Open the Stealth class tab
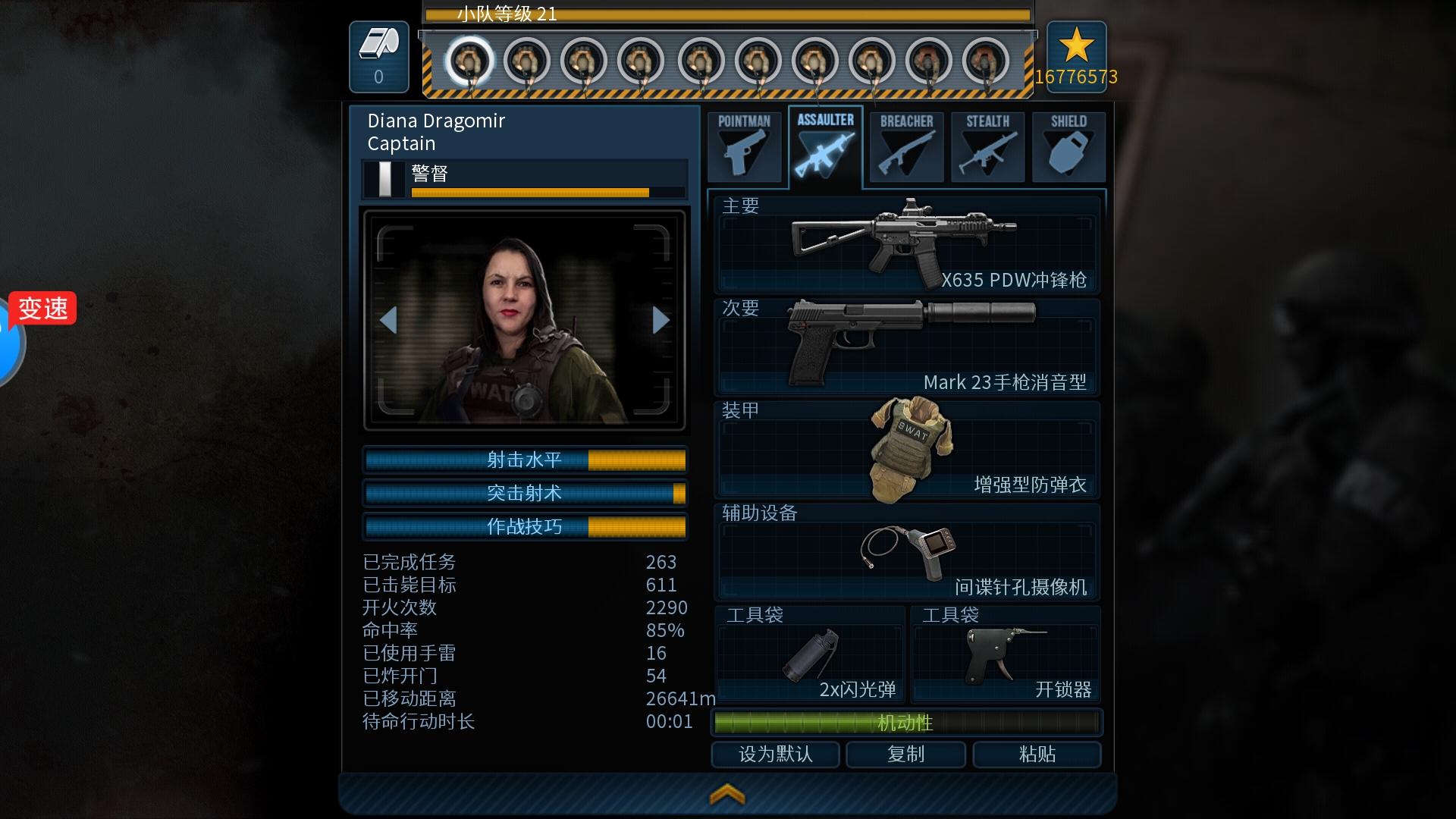This screenshot has height=819, width=1456. [x=987, y=146]
